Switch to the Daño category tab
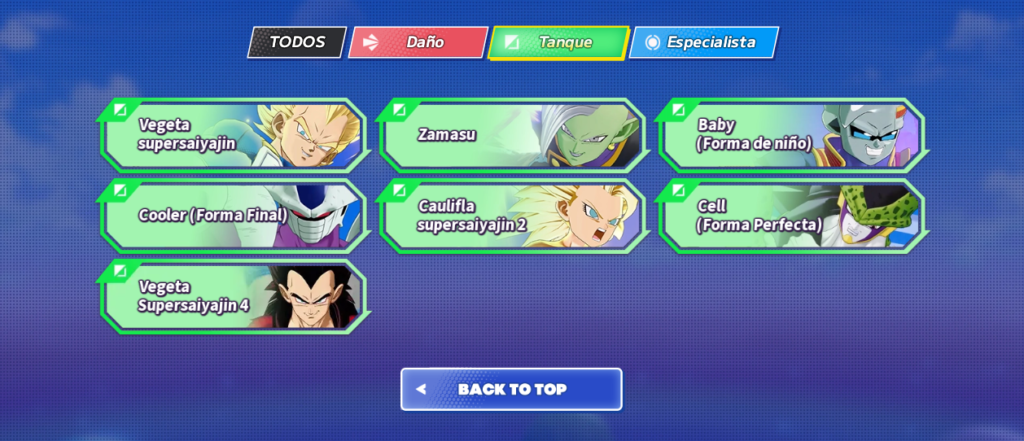Image resolution: width=1024 pixels, height=441 pixels. [x=418, y=42]
